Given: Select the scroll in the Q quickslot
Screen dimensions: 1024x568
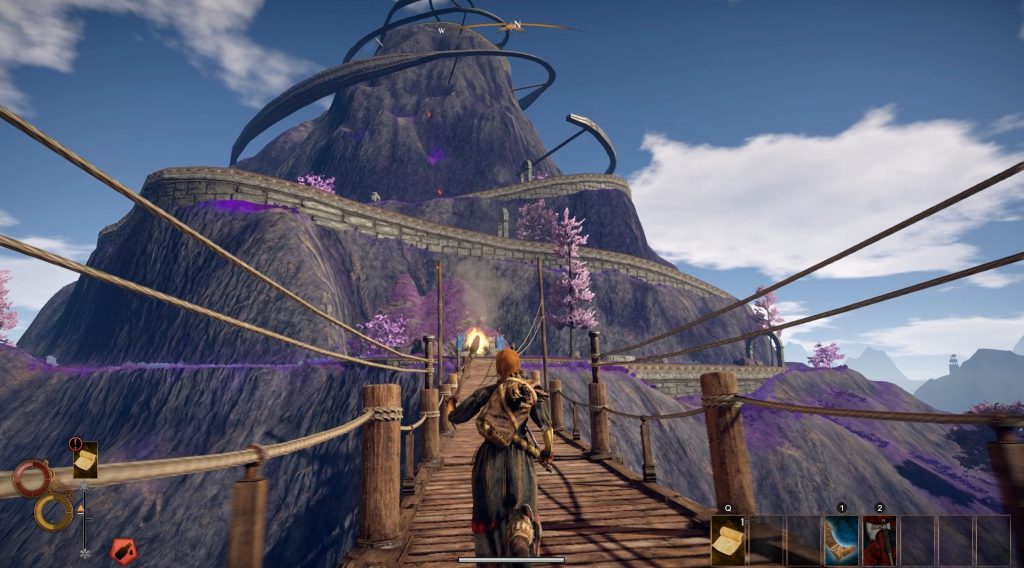Looking at the screenshot, I should click(x=728, y=541).
